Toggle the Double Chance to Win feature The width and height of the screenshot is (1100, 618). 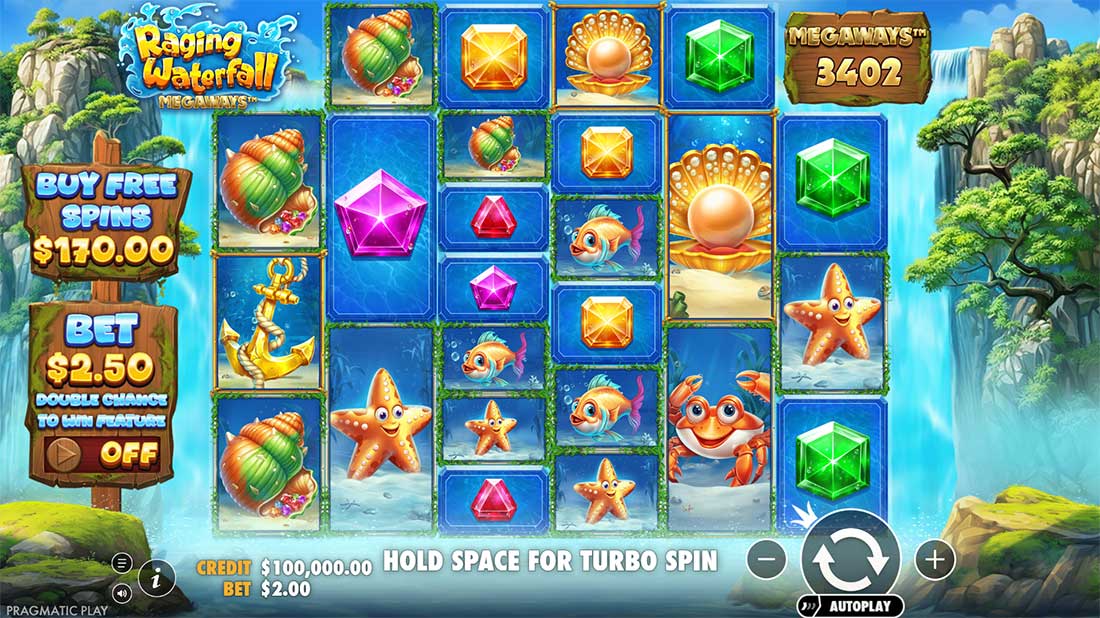pyautogui.click(x=102, y=454)
